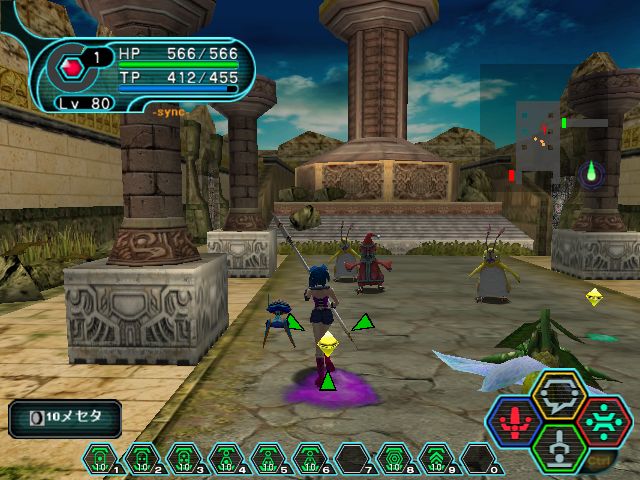Viewport: 640px width, 480px height.
Task: Select hotbar slot number 5
Action: [x=268, y=459]
